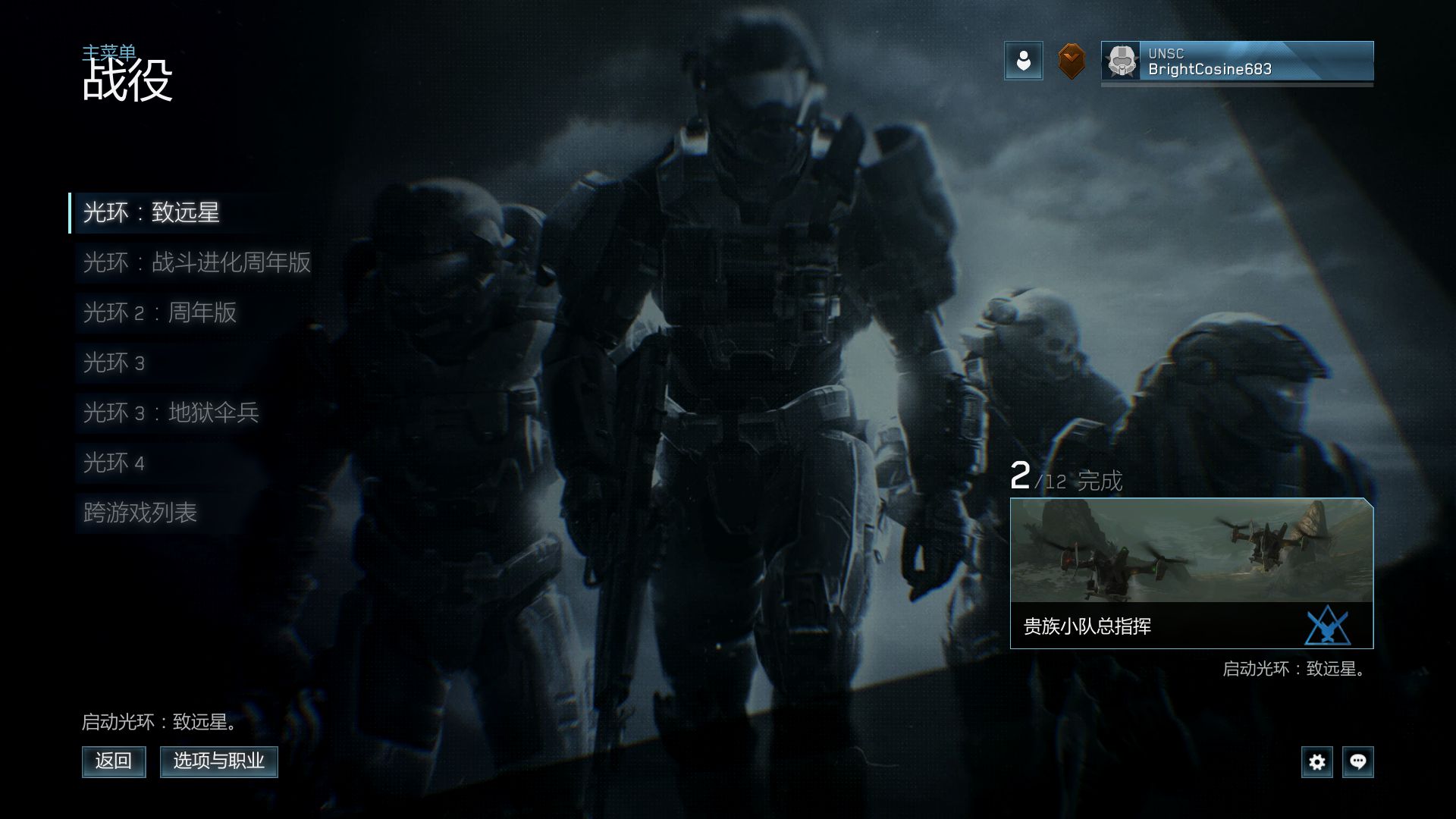This screenshot has width=1456, height=819.
Task: Choose 光环 3：地狱伞兵 campaign
Action: [x=171, y=413]
